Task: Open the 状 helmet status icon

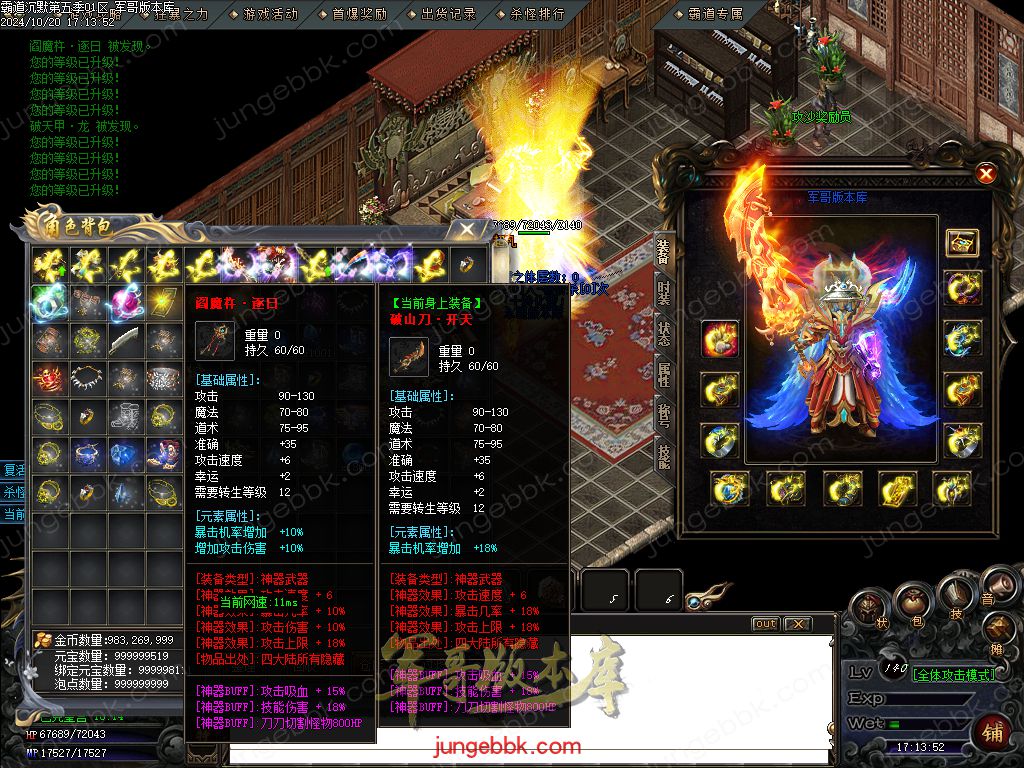Action: click(868, 611)
